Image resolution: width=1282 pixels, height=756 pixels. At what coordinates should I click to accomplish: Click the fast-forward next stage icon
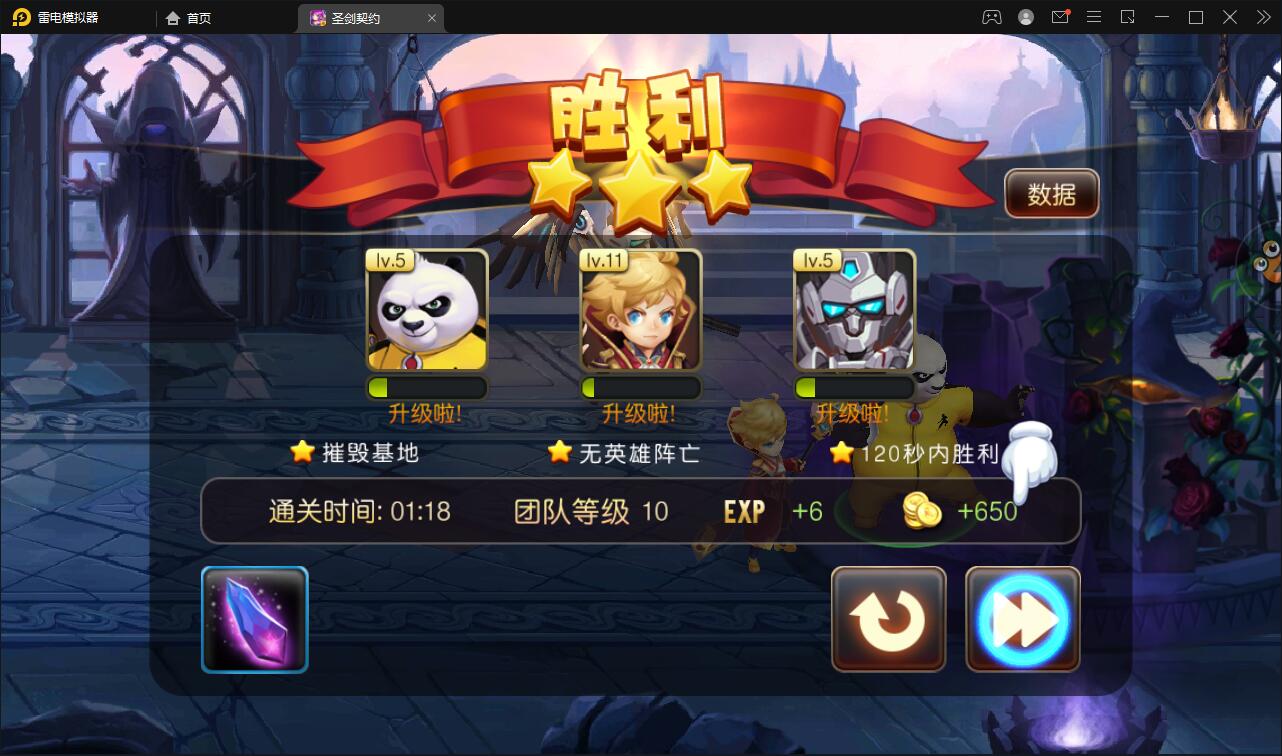pos(1022,618)
